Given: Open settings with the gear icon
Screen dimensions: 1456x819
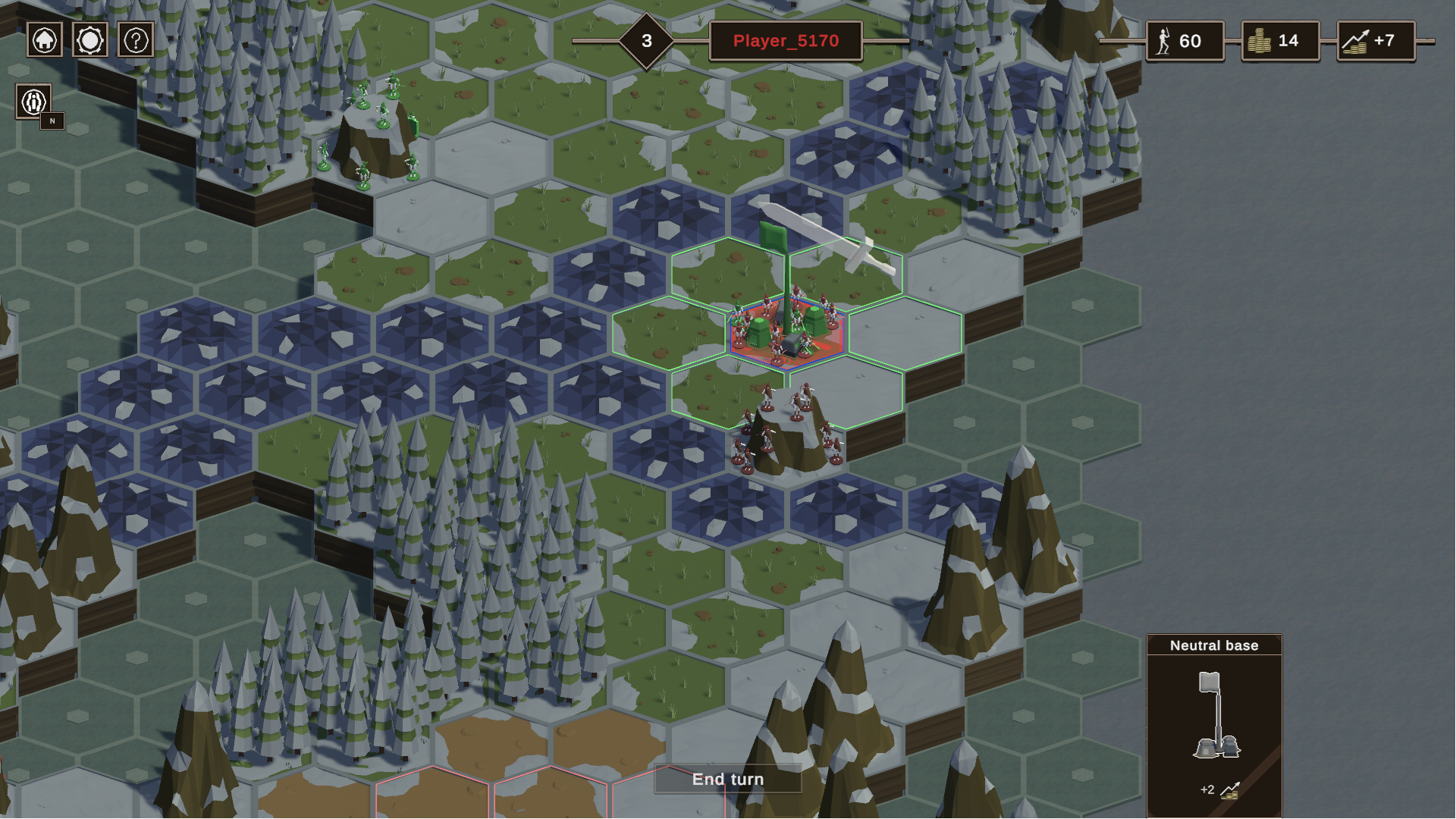Looking at the screenshot, I should tap(90, 40).
